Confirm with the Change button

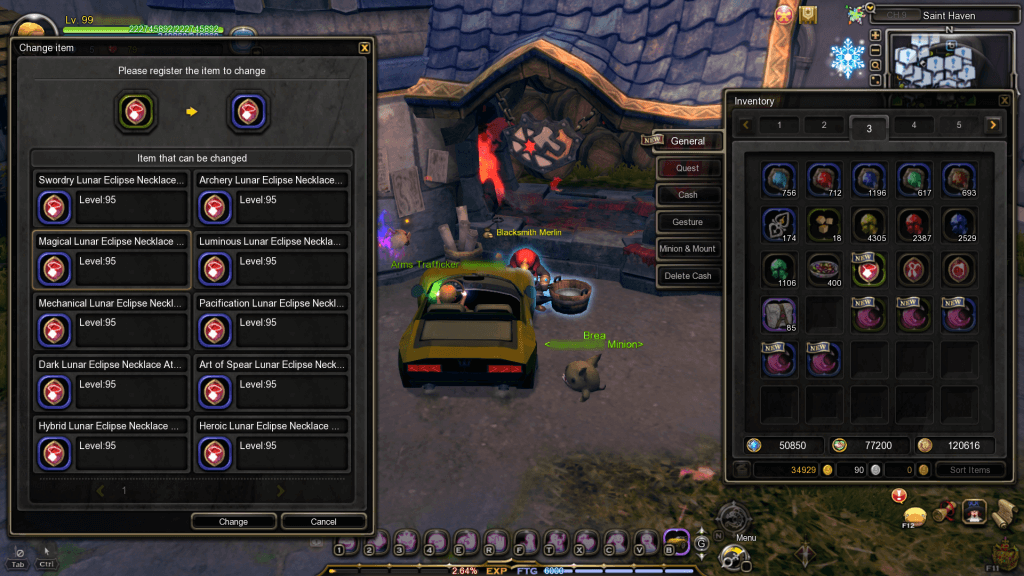[233, 521]
